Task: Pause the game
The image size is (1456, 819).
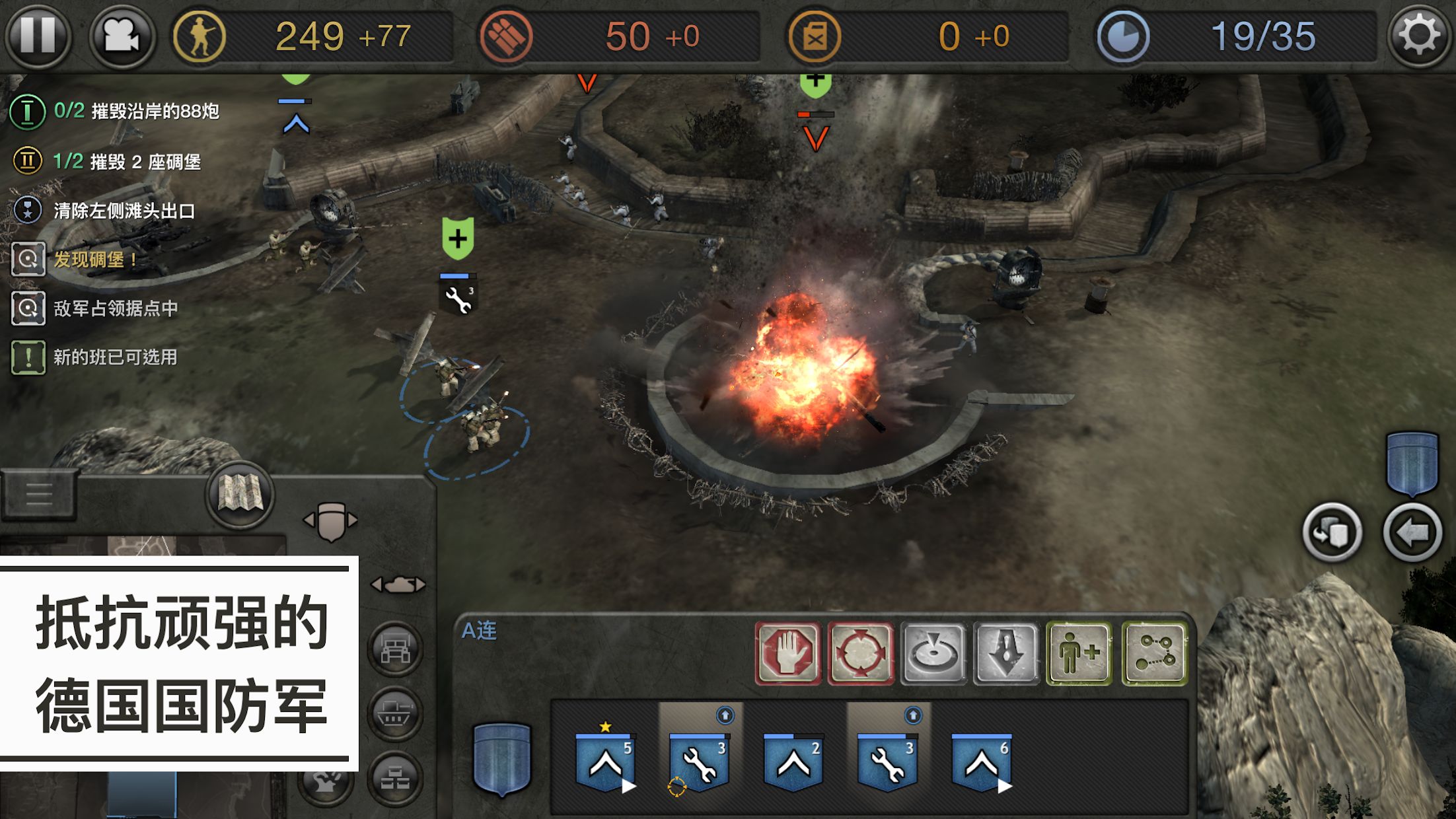Action: click(38, 35)
